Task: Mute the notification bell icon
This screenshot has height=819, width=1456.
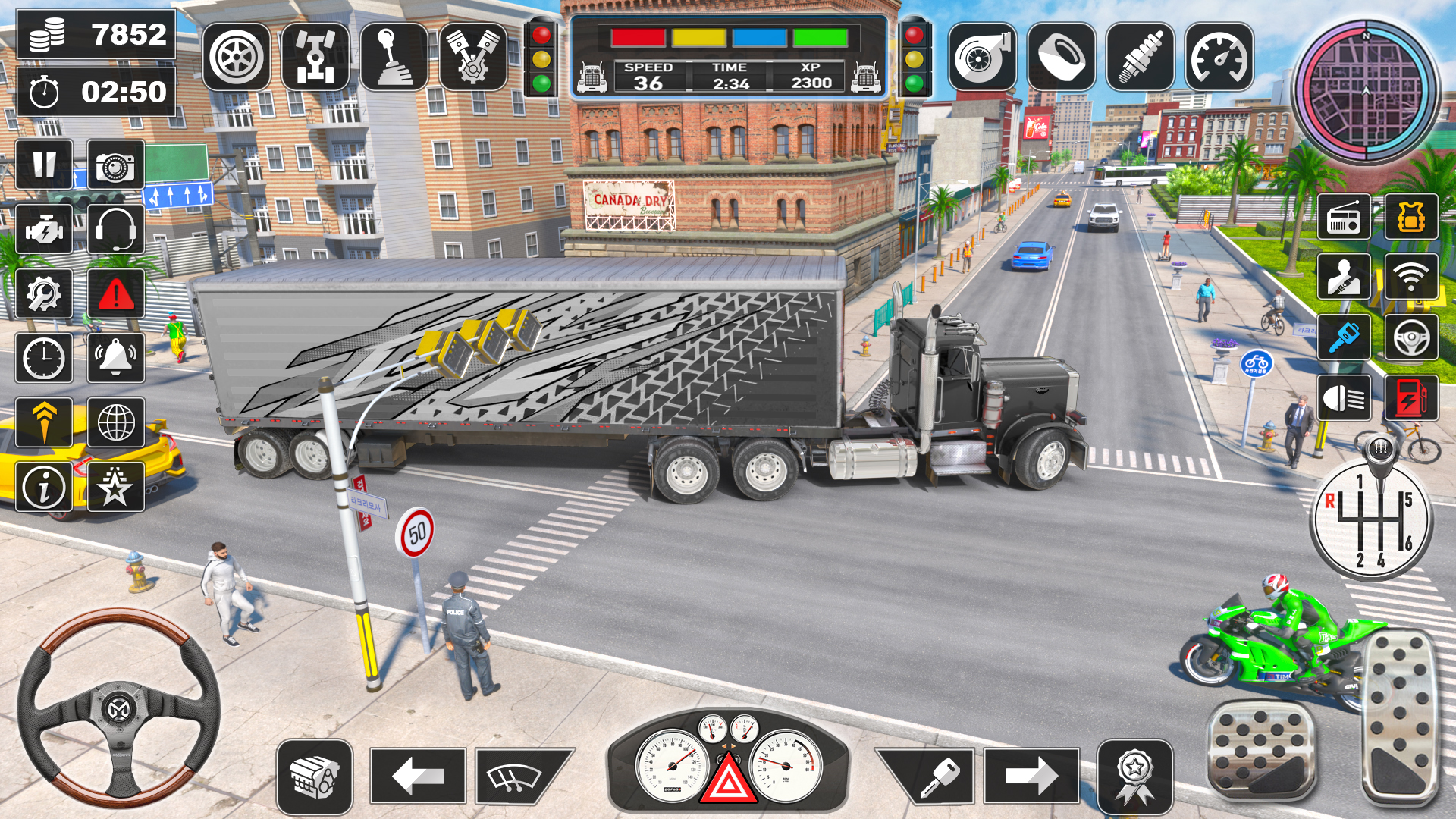Action: click(x=114, y=358)
